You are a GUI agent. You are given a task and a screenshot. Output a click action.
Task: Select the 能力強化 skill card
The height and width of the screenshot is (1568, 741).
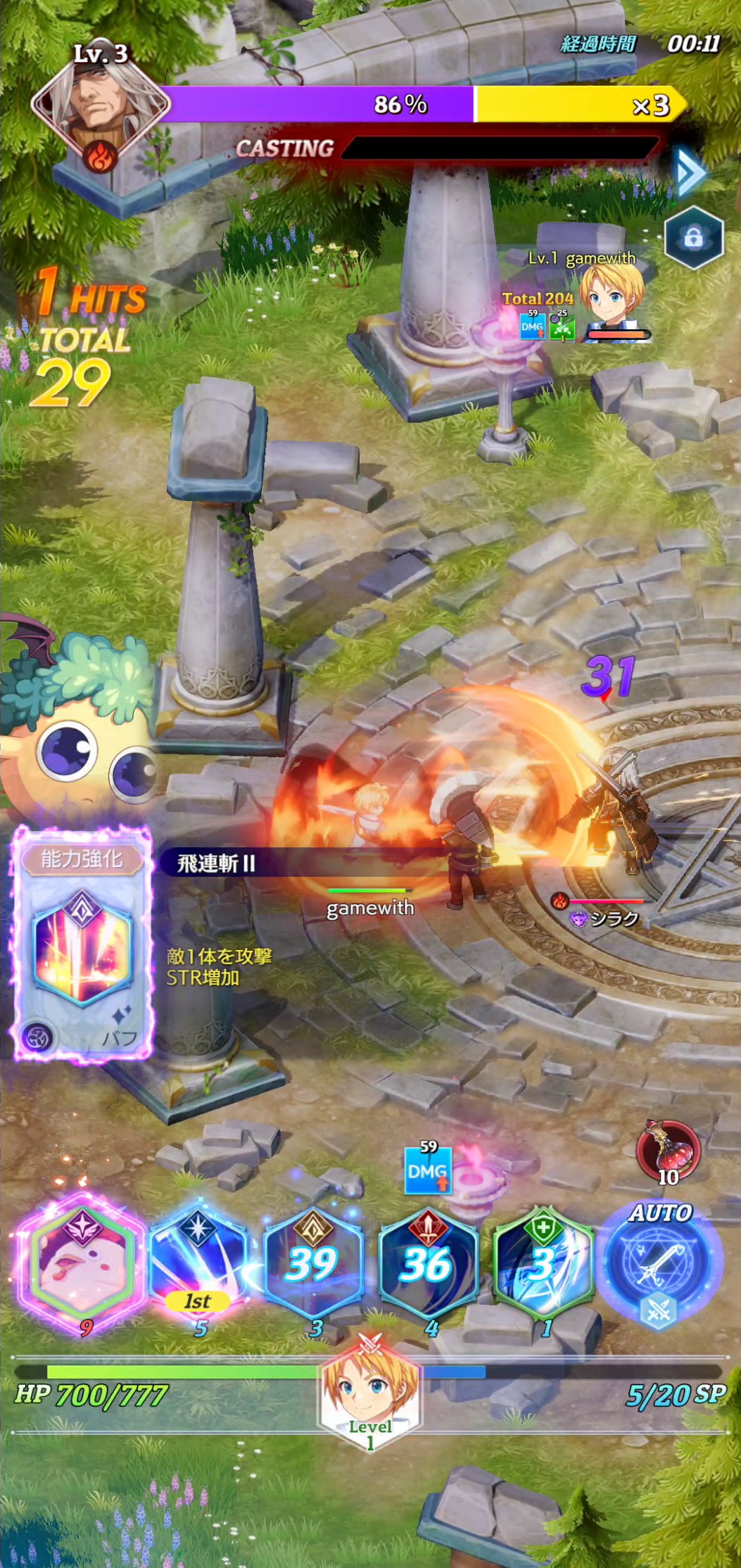pyautogui.click(x=82, y=943)
